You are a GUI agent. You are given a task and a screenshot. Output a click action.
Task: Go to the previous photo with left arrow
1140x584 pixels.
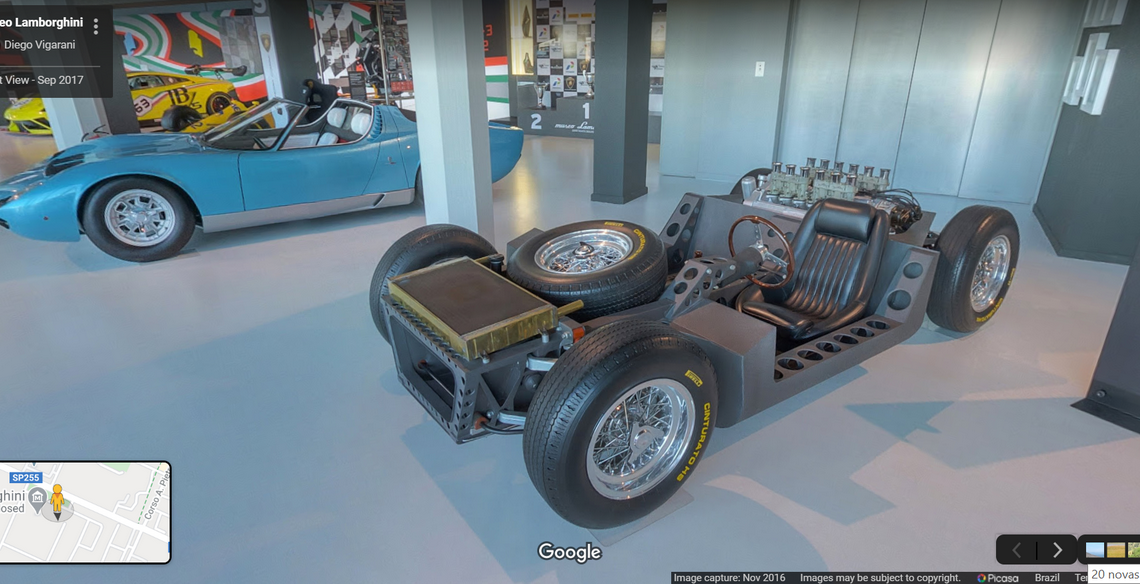[x=1017, y=550]
